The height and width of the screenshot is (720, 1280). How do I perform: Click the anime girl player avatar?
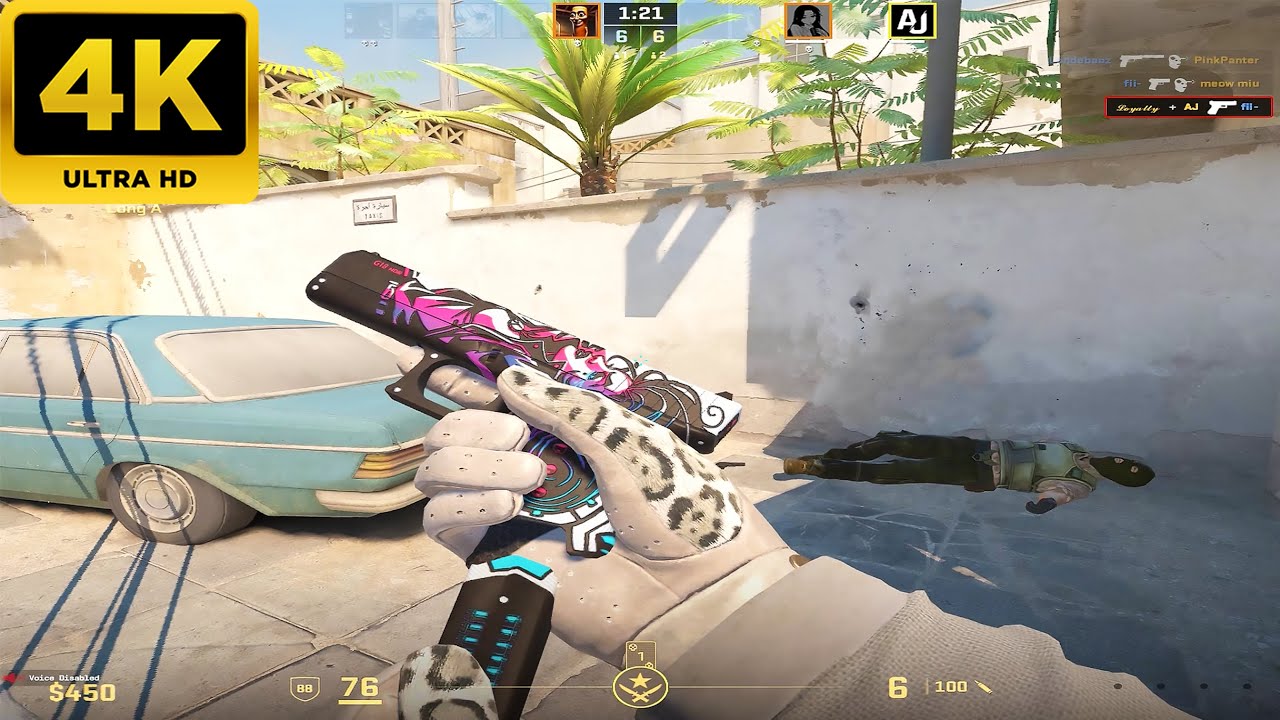pyautogui.click(x=808, y=21)
